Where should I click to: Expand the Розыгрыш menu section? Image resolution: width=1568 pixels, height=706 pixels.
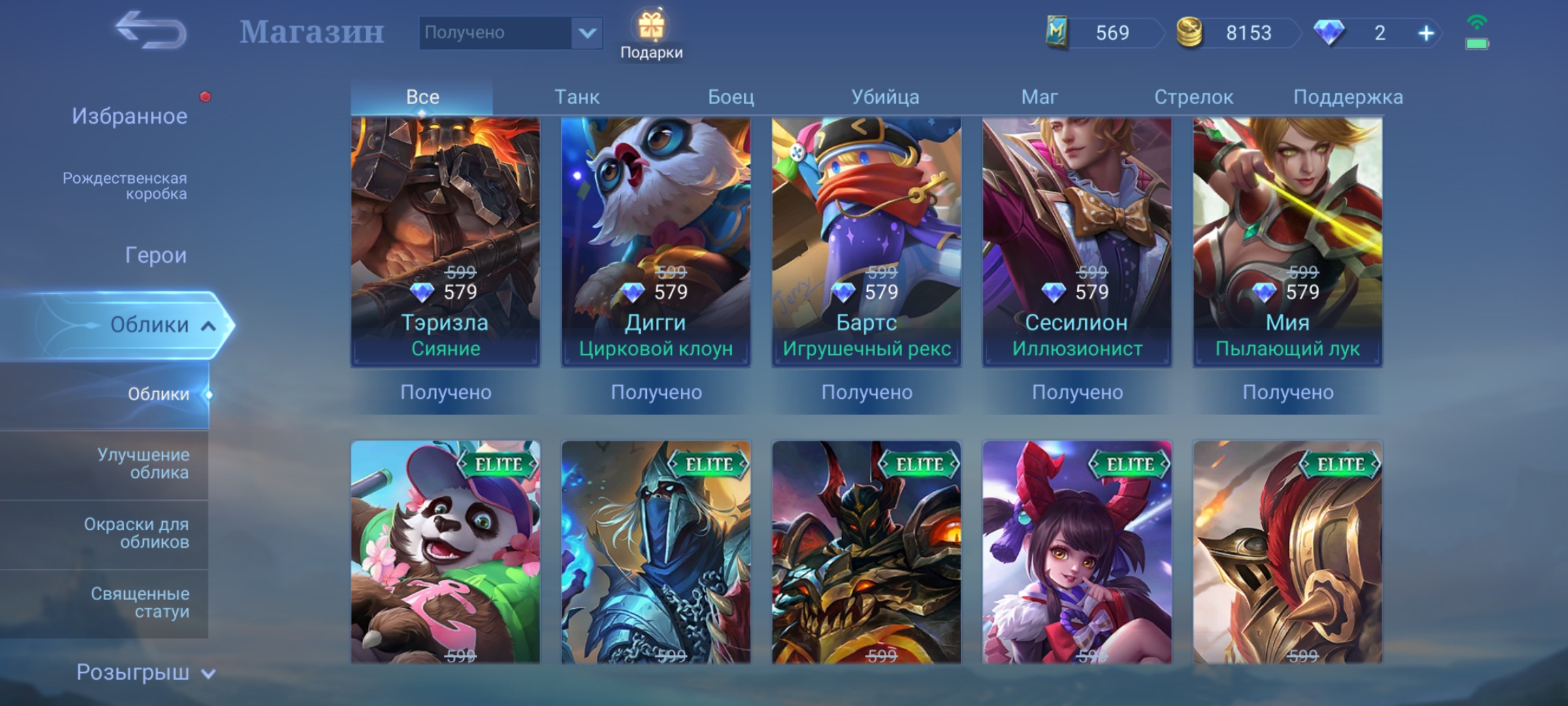pyautogui.click(x=145, y=672)
